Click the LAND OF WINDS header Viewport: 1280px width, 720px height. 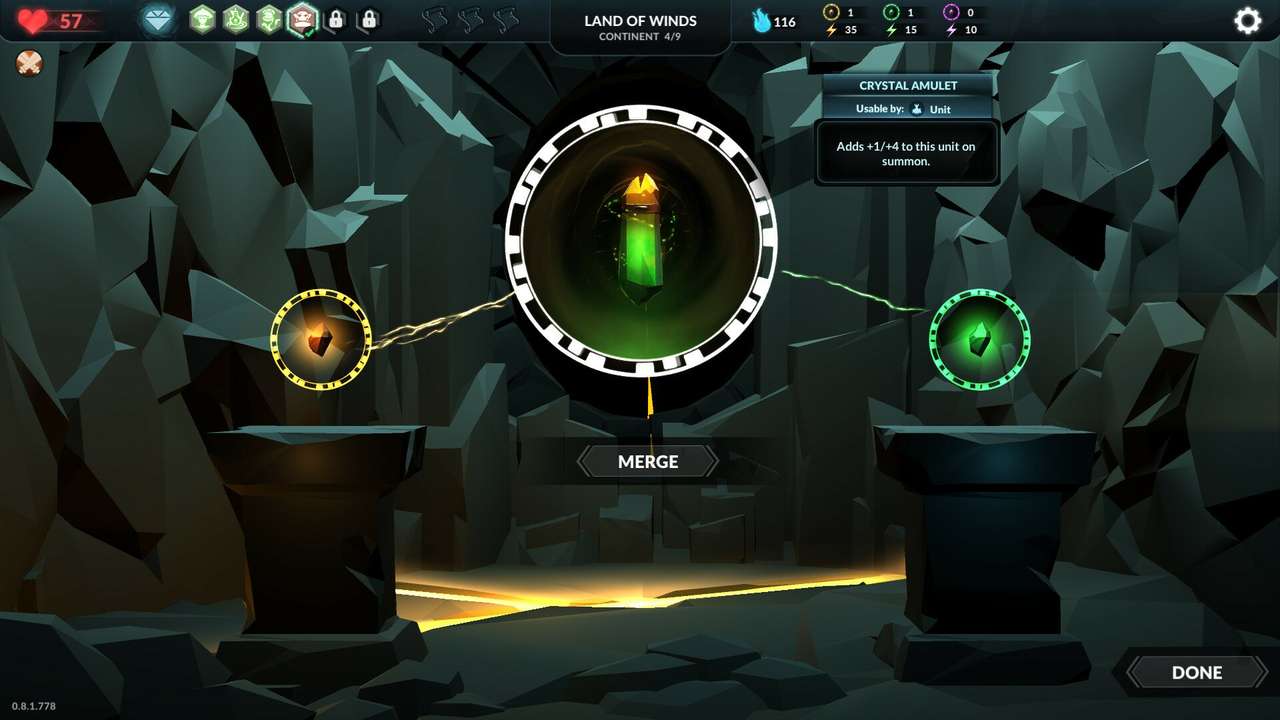pos(640,20)
